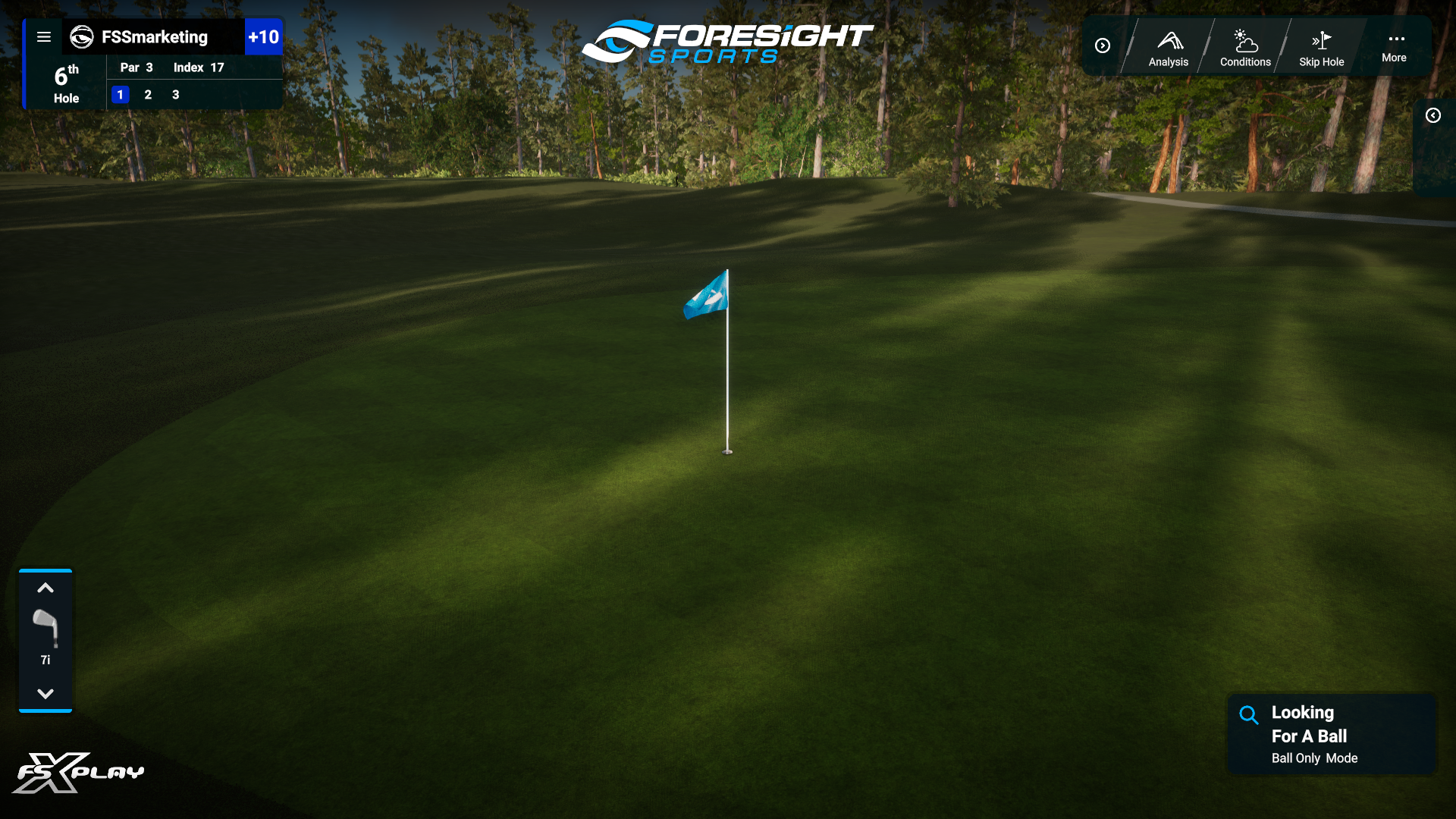Select shot number 3 on scorecard
Image resolution: width=1456 pixels, height=819 pixels.
tap(175, 95)
